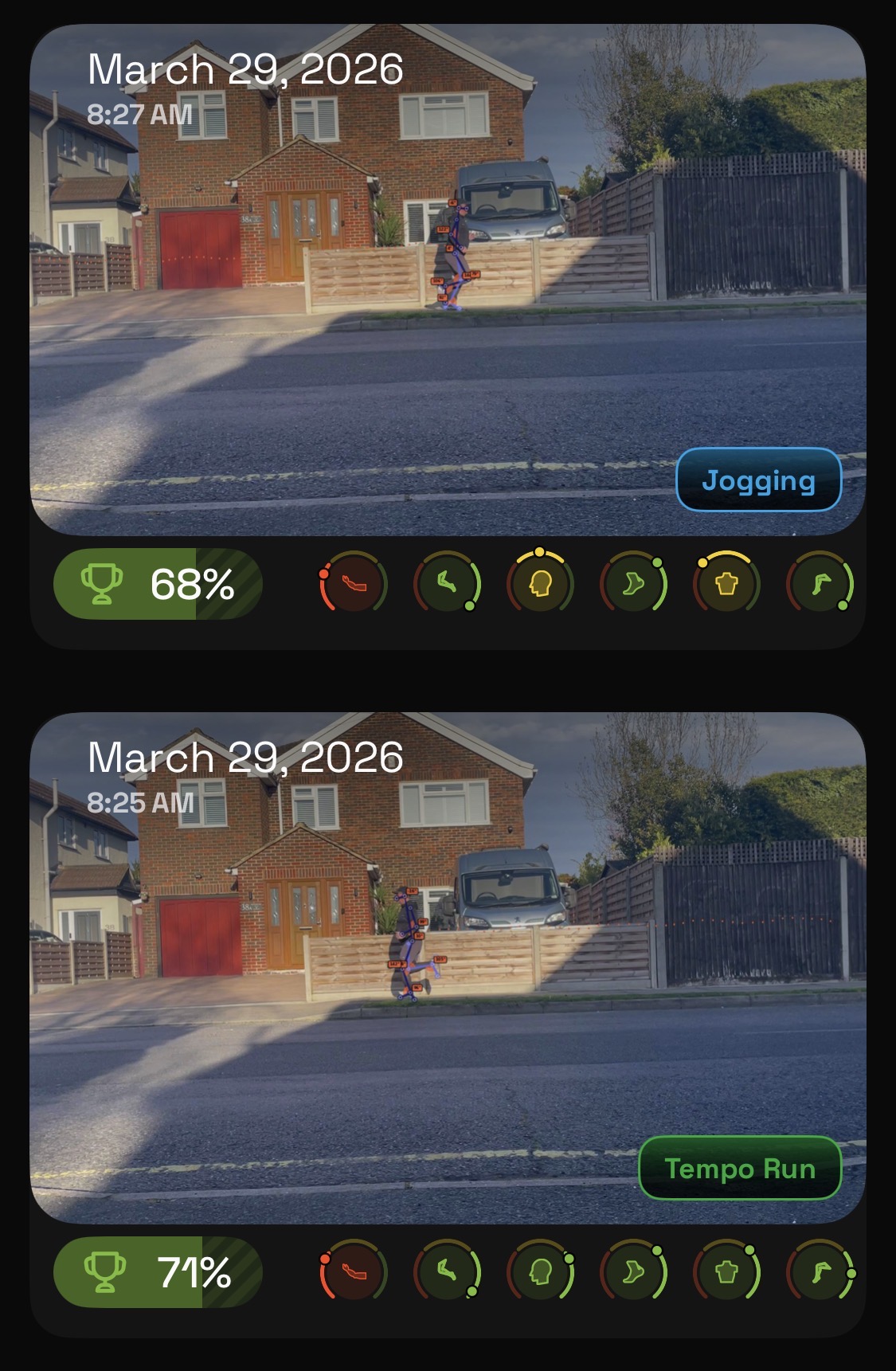Viewport: 896px width, 1371px height.
Task: Show the red arm metric on Jogging card
Action: click(354, 585)
